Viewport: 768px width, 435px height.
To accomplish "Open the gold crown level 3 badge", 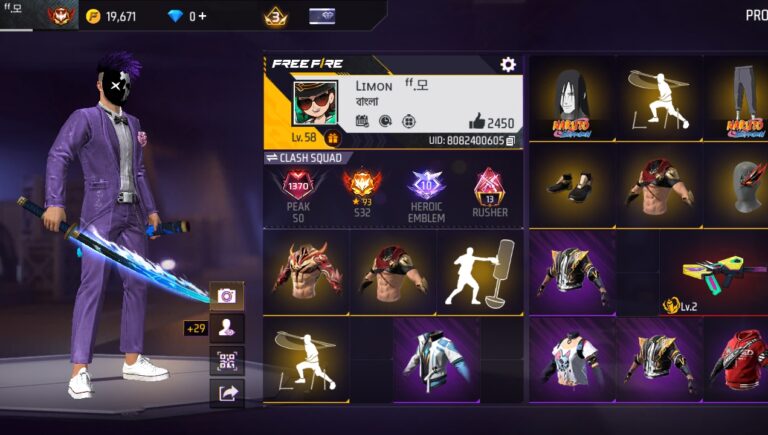I will pos(275,16).
